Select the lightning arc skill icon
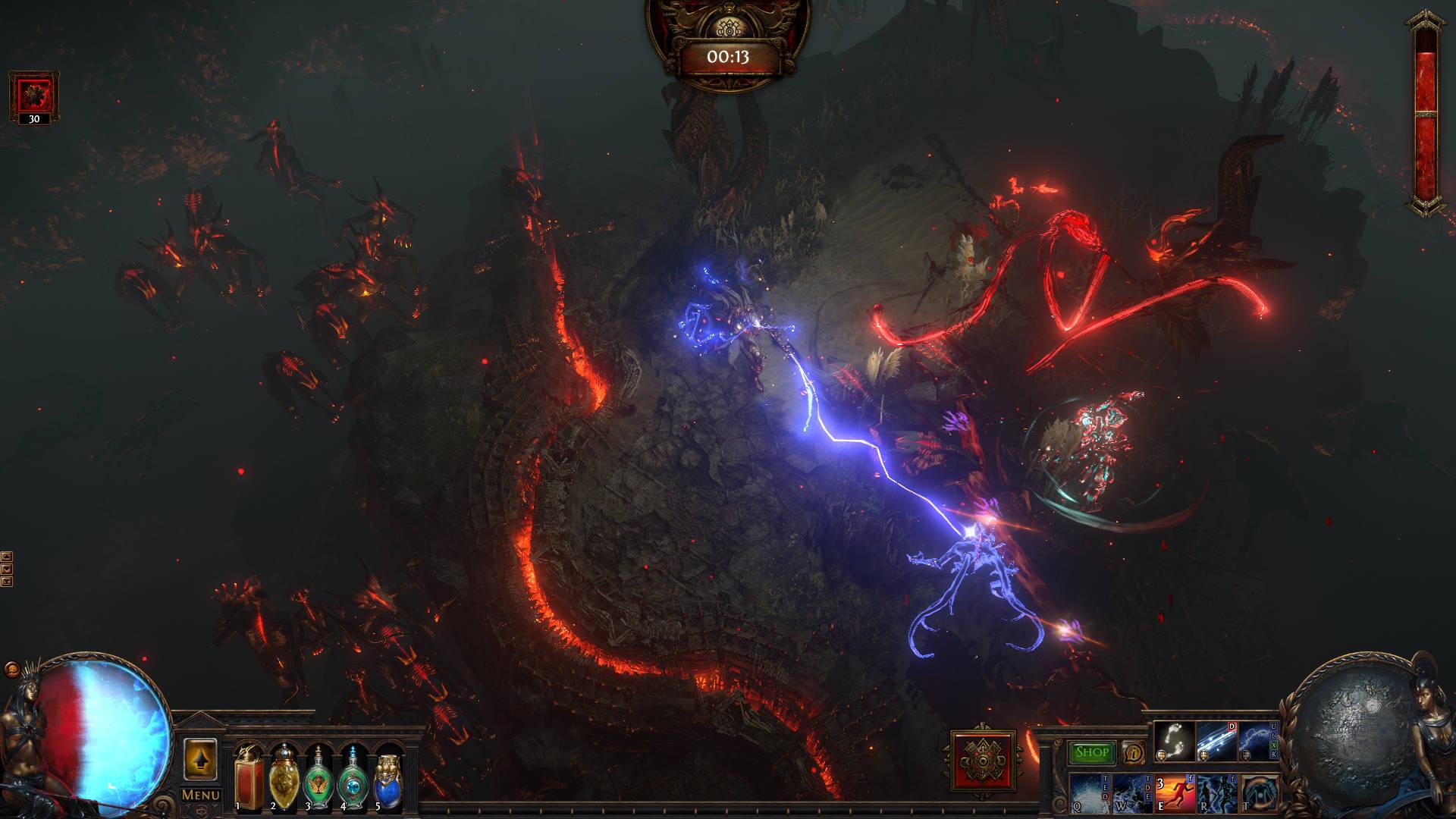This screenshot has height=819, width=1456. pyautogui.click(x=1258, y=742)
